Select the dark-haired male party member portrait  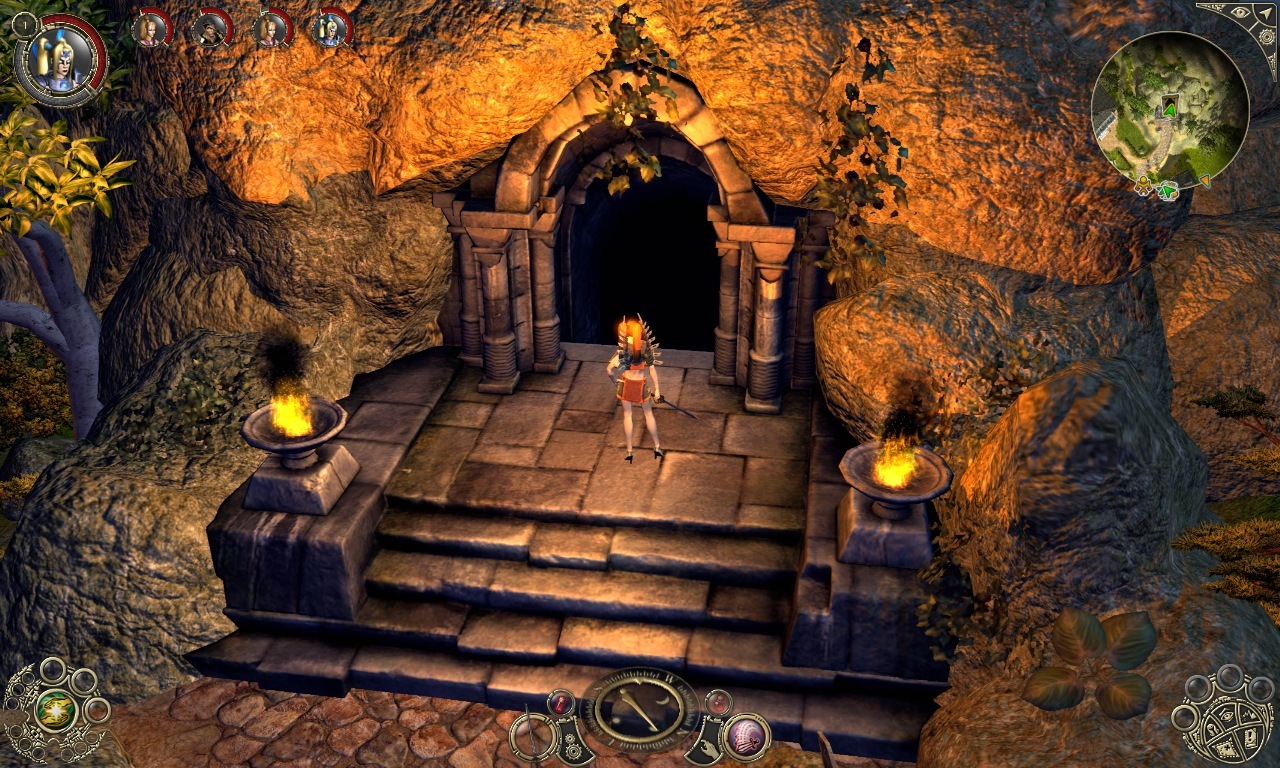click(x=210, y=29)
